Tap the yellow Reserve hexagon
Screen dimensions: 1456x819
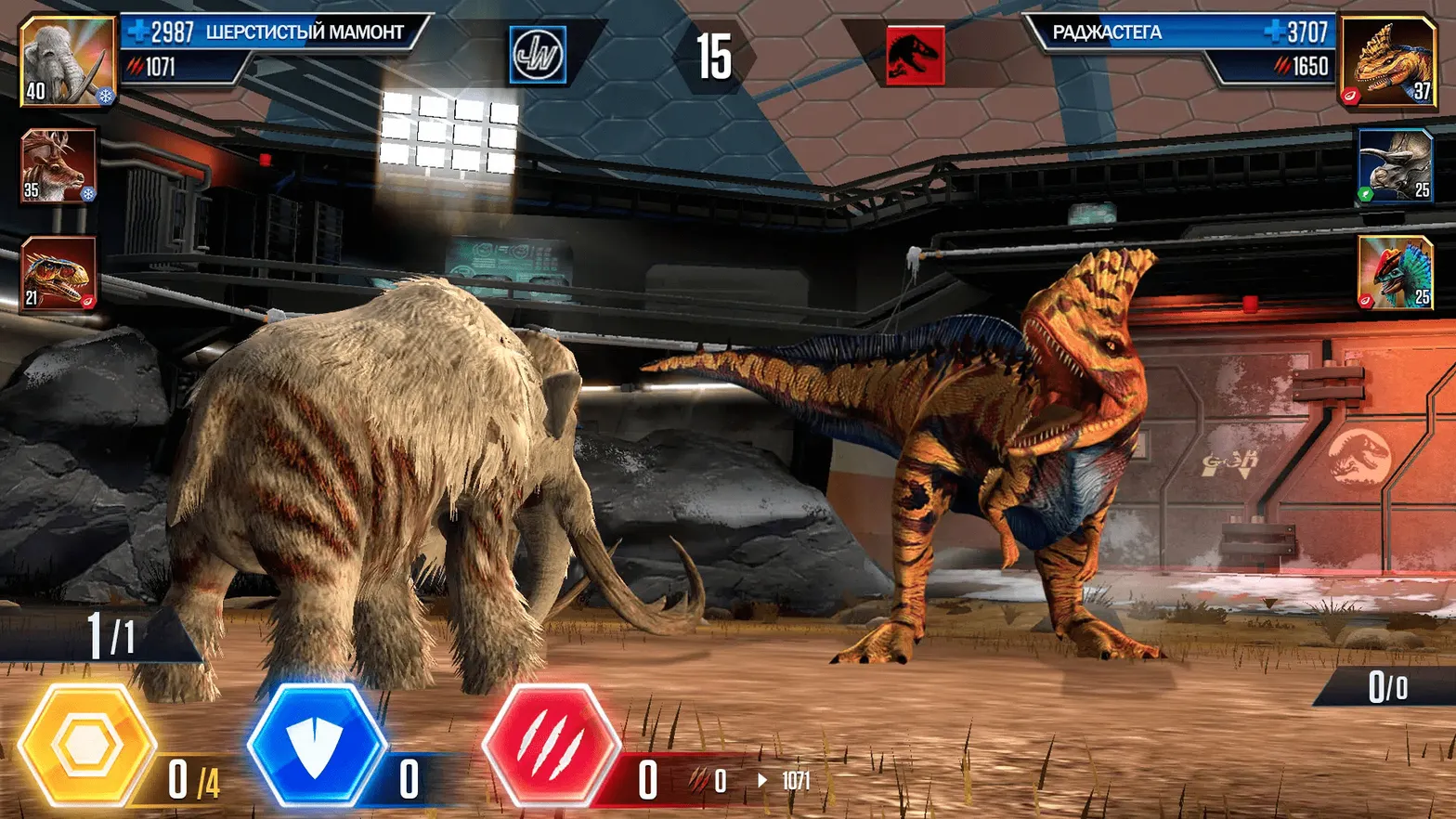coord(90,743)
